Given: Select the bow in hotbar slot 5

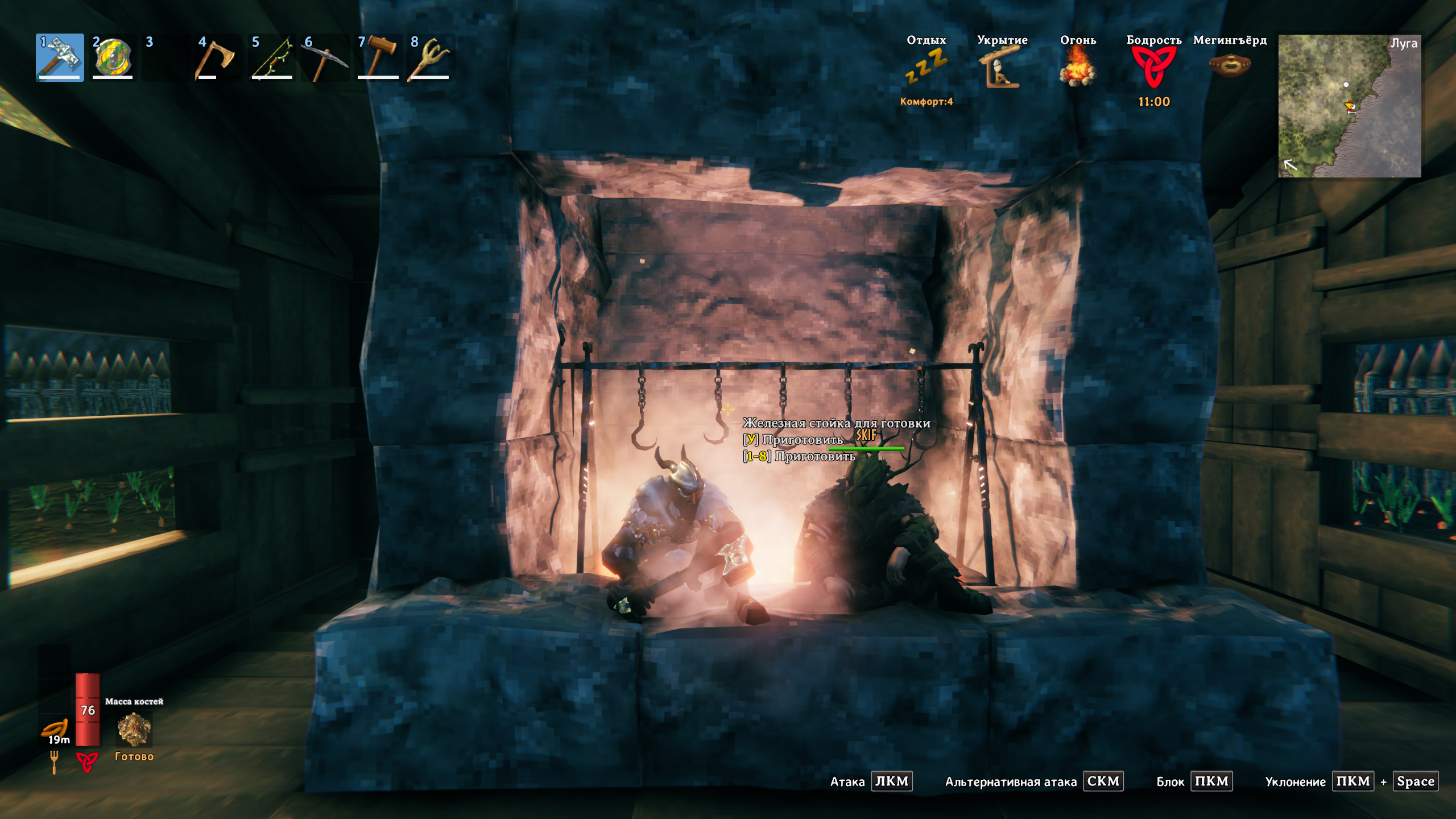Looking at the screenshot, I should click(272, 57).
